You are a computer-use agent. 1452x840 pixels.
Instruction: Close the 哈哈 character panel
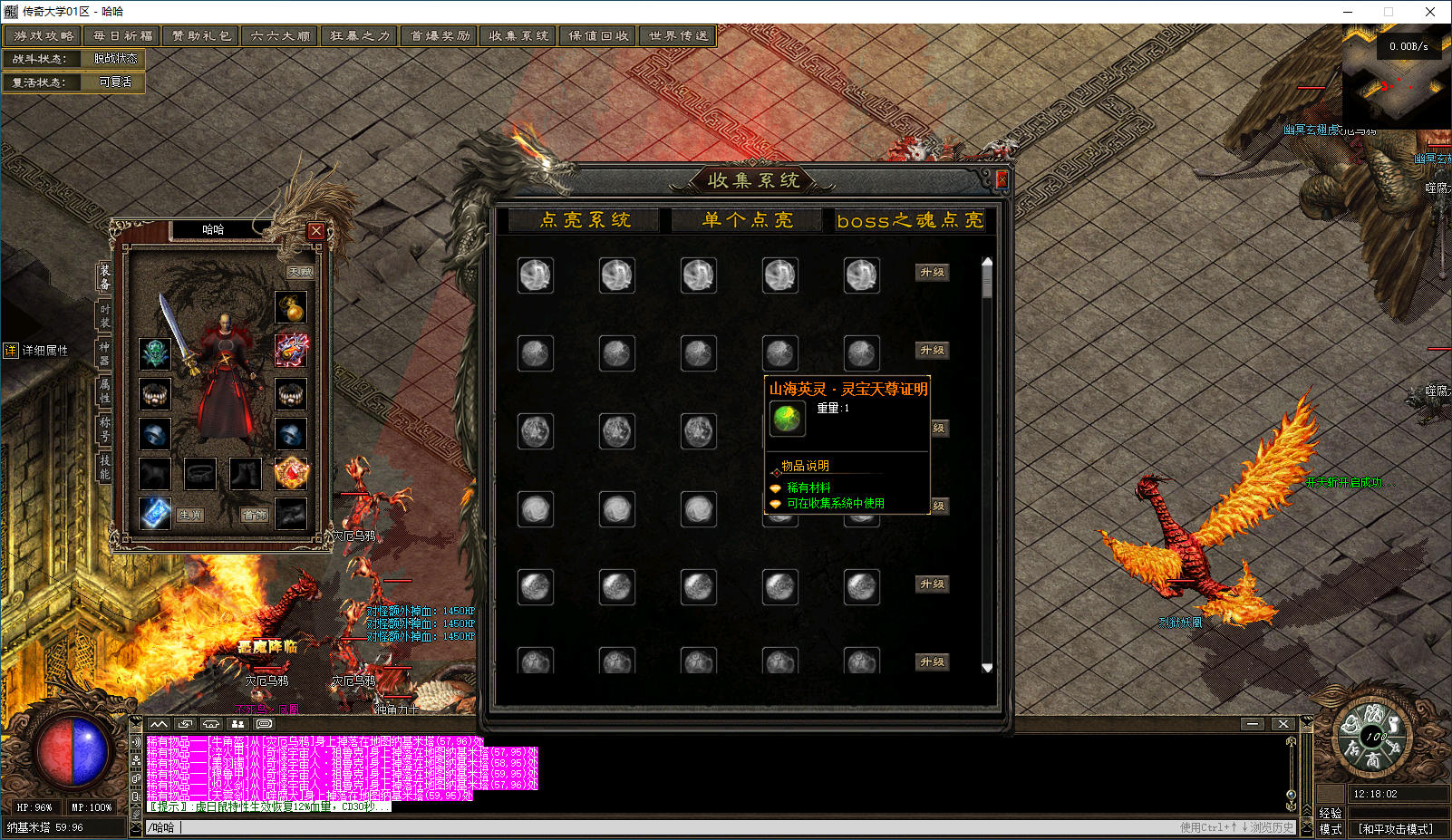tap(315, 230)
